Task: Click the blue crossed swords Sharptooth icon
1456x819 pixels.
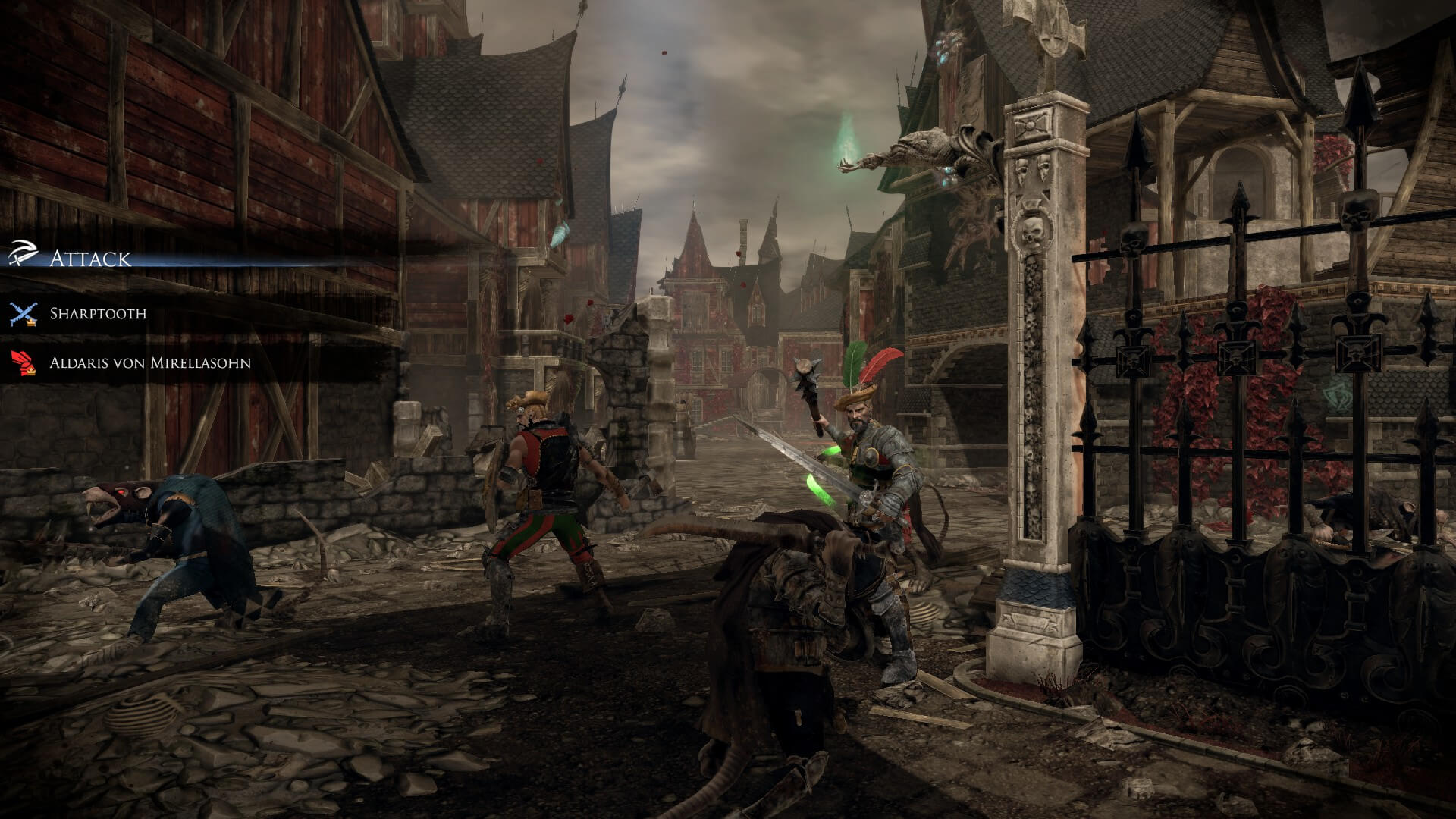Action: pyautogui.click(x=21, y=311)
